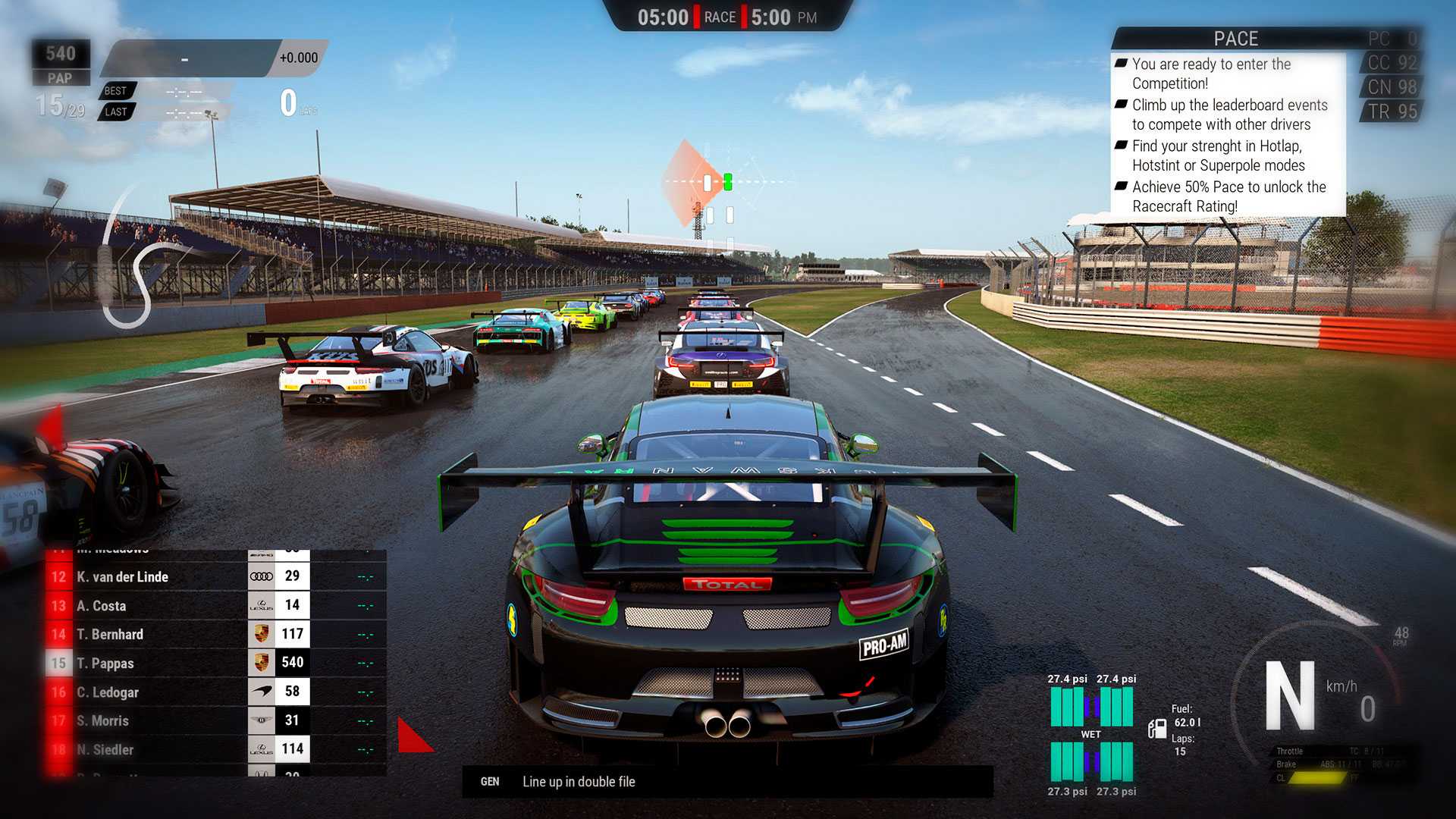
Task: Switch to the CC rating entry
Action: 1392,63
